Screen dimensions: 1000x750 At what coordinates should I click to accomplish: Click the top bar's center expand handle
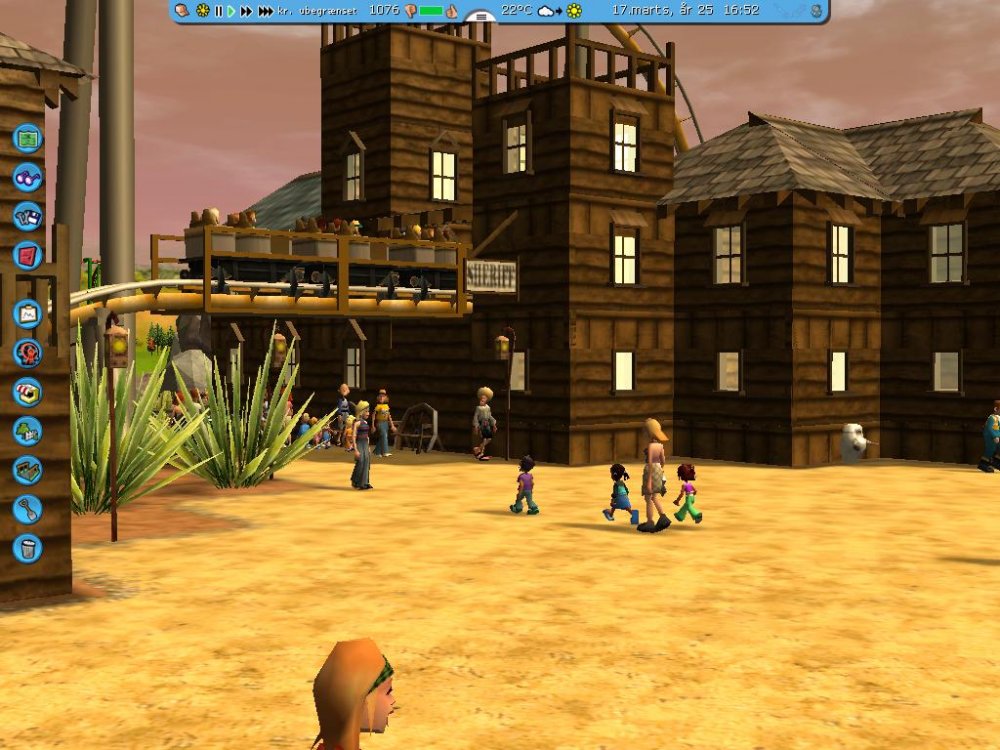point(482,15)
